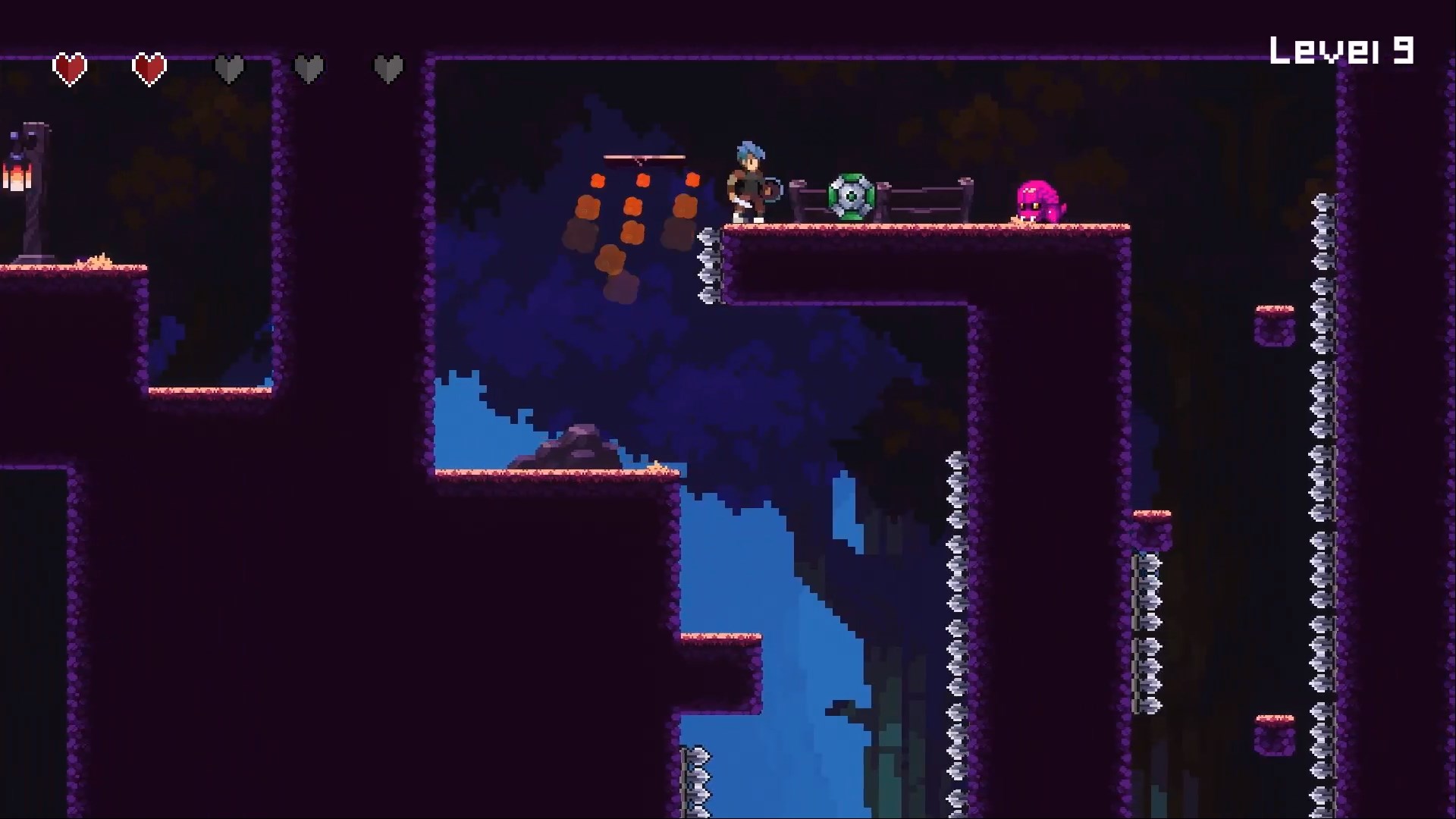Click the spike strip at the bottom left

pyautogui.click(x=696, y=773)
